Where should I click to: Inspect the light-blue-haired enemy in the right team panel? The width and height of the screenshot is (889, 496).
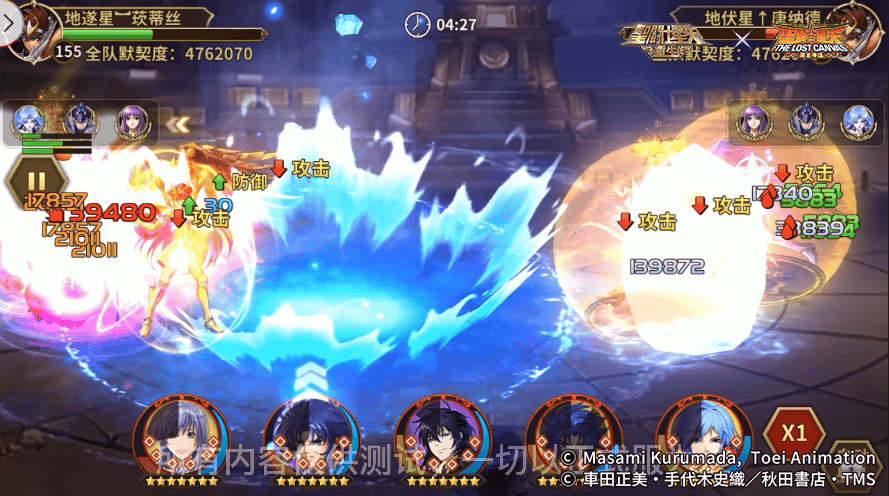[856, 122]
